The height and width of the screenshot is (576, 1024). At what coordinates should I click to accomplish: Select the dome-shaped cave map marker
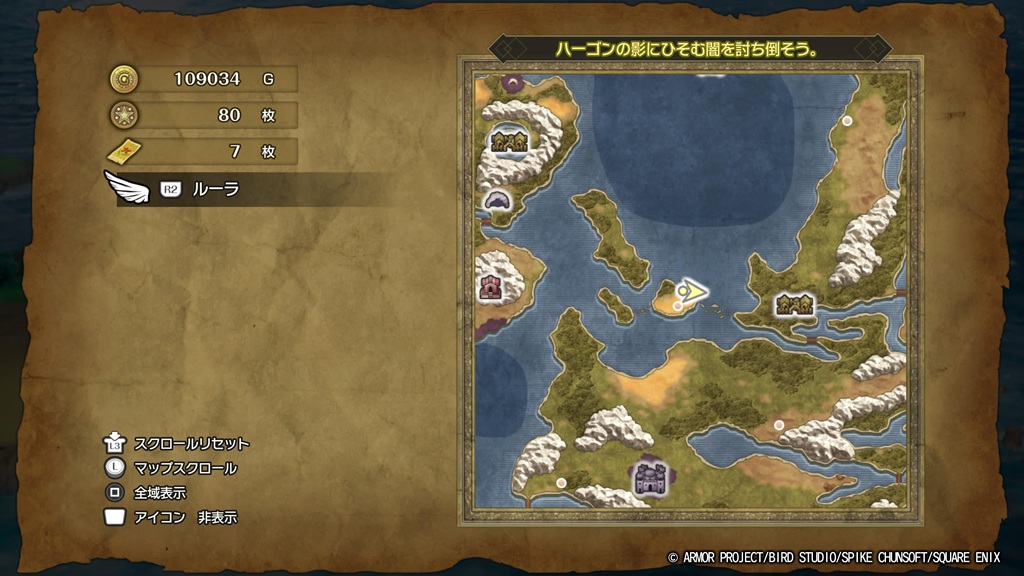point(496,201)
